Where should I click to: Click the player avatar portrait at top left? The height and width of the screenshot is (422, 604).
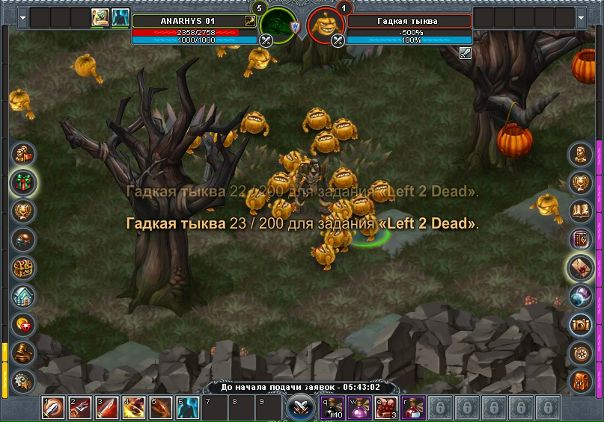[100, 18]
